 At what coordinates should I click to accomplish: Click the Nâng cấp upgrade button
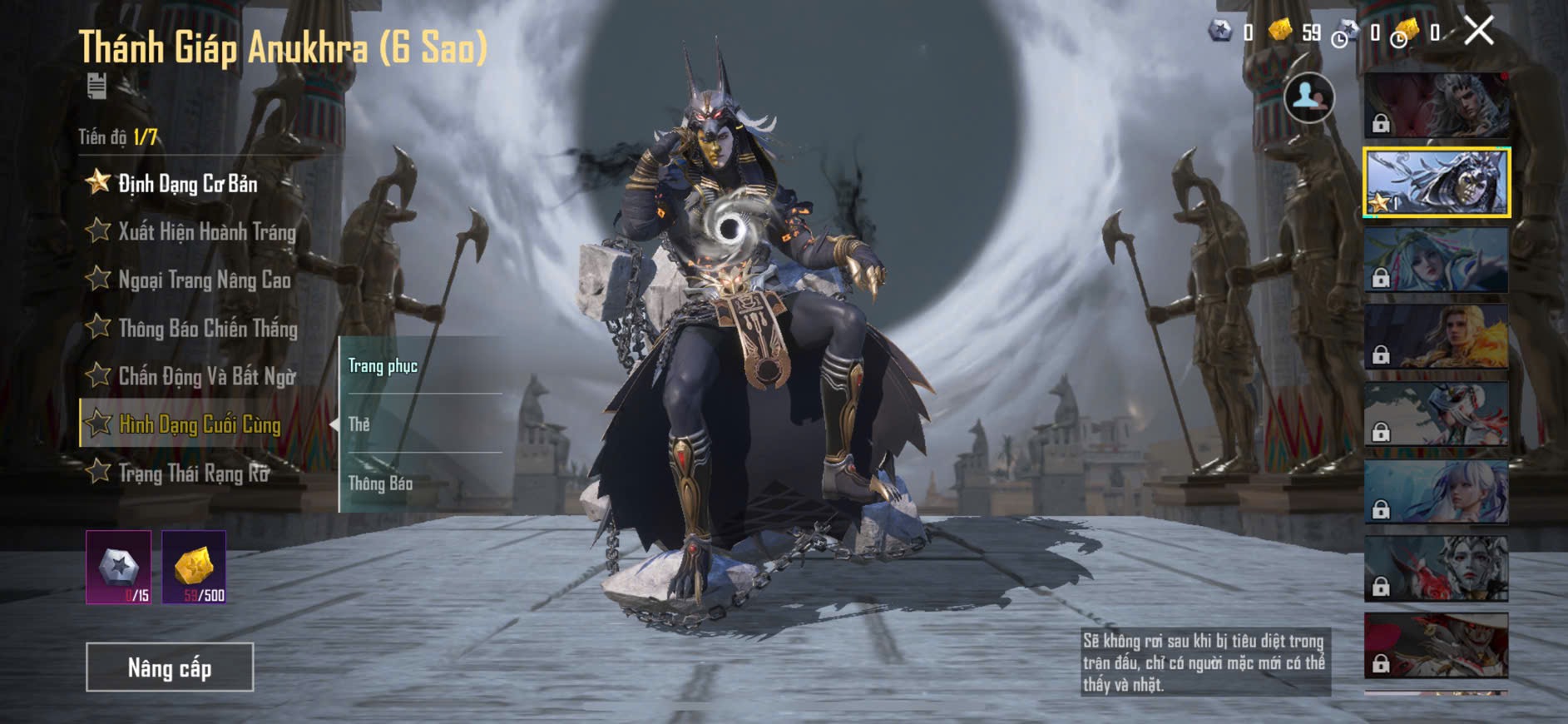(x=170, y=667)
